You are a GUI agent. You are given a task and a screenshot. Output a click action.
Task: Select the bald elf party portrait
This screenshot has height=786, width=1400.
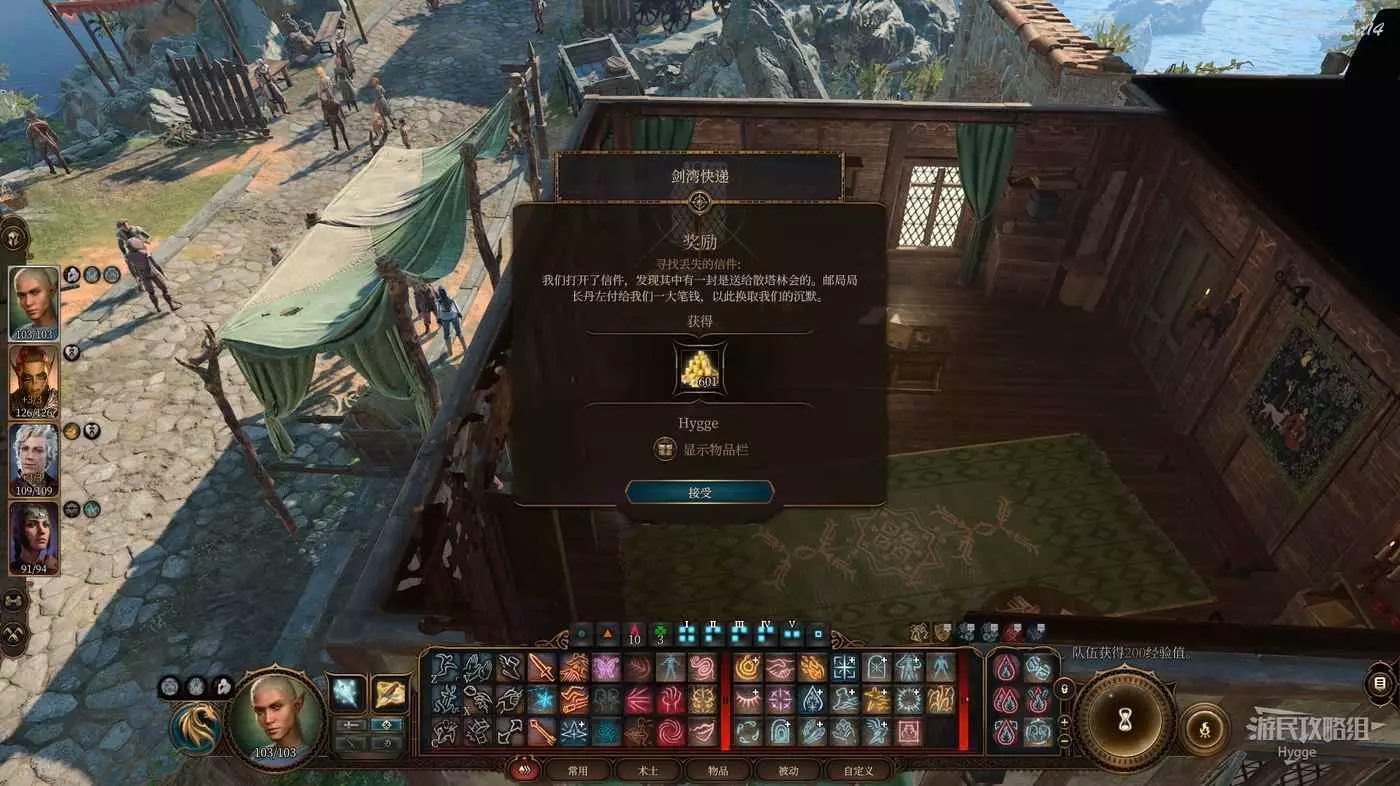coord(34,304)
